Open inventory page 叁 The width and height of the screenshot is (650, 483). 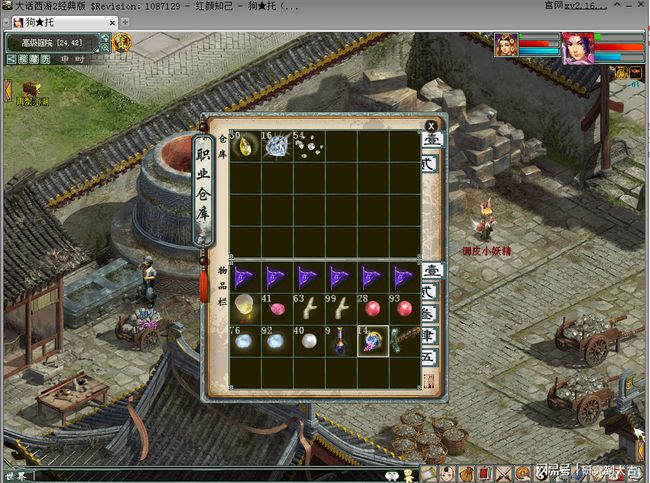coord(432,313)
